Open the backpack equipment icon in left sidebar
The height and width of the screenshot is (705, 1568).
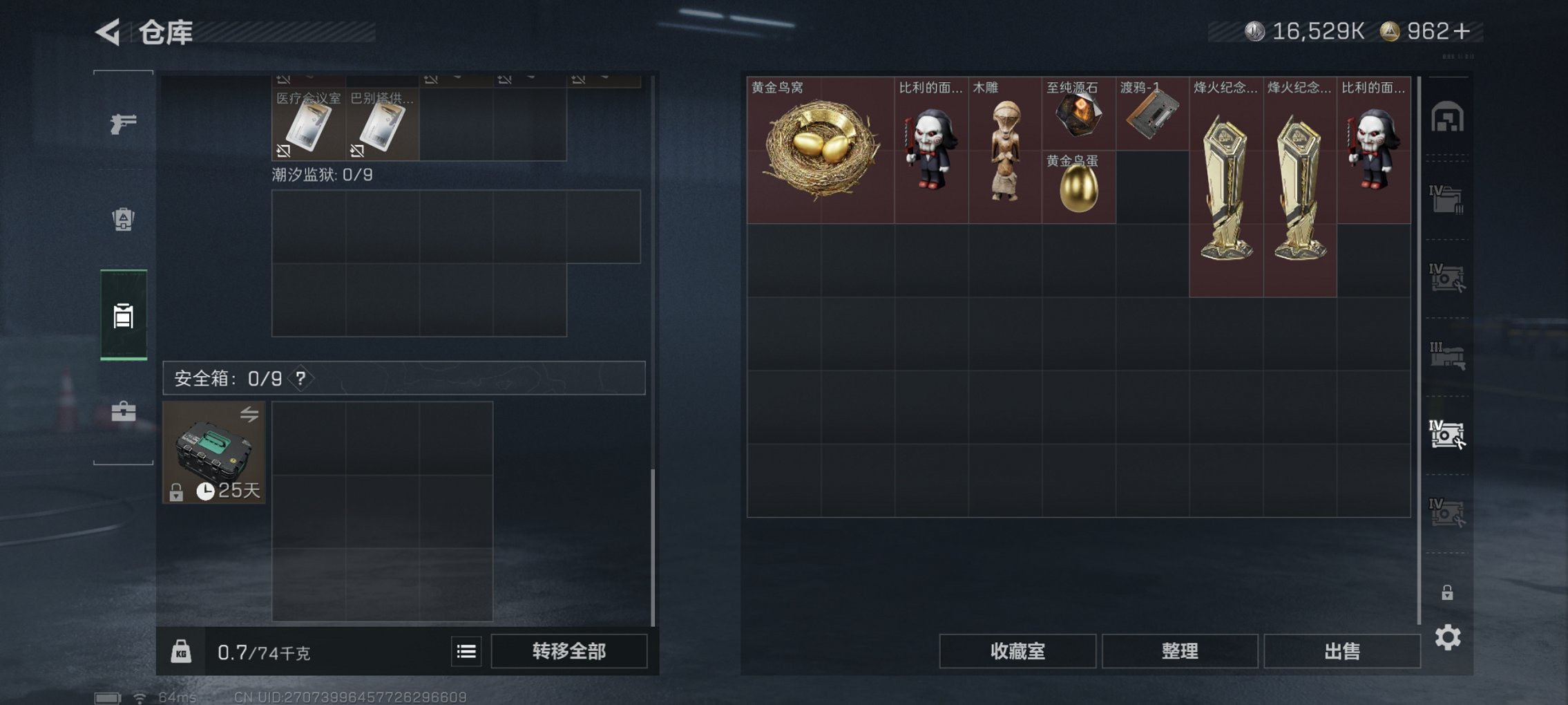pyautogui.click(x=123, y=220)
